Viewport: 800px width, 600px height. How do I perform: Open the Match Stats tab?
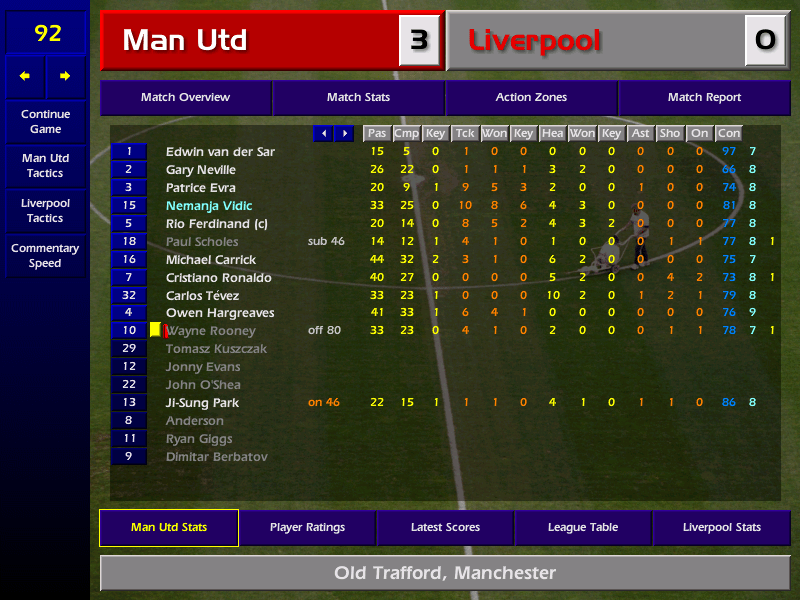(358, 98)
